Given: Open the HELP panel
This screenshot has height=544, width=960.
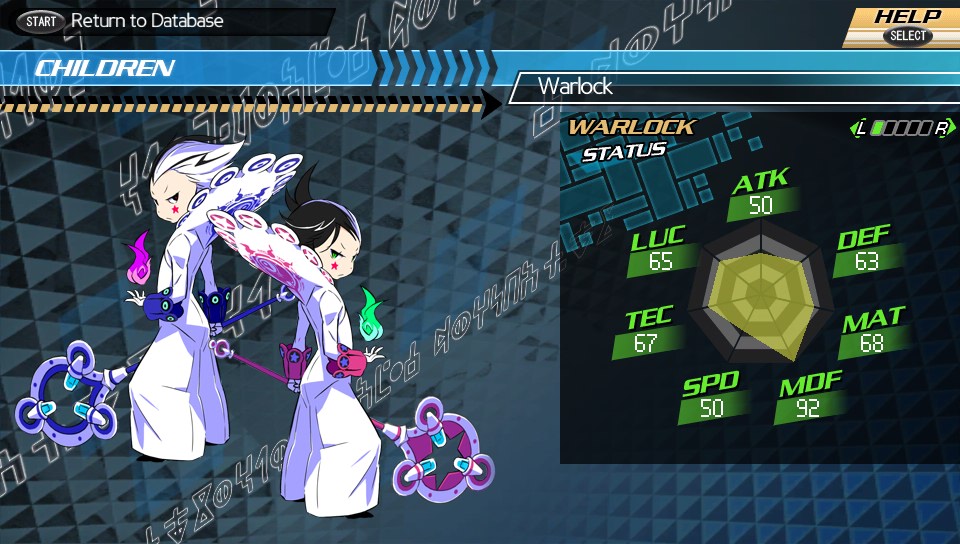Looking at the screenshot, I should point(906,26).
